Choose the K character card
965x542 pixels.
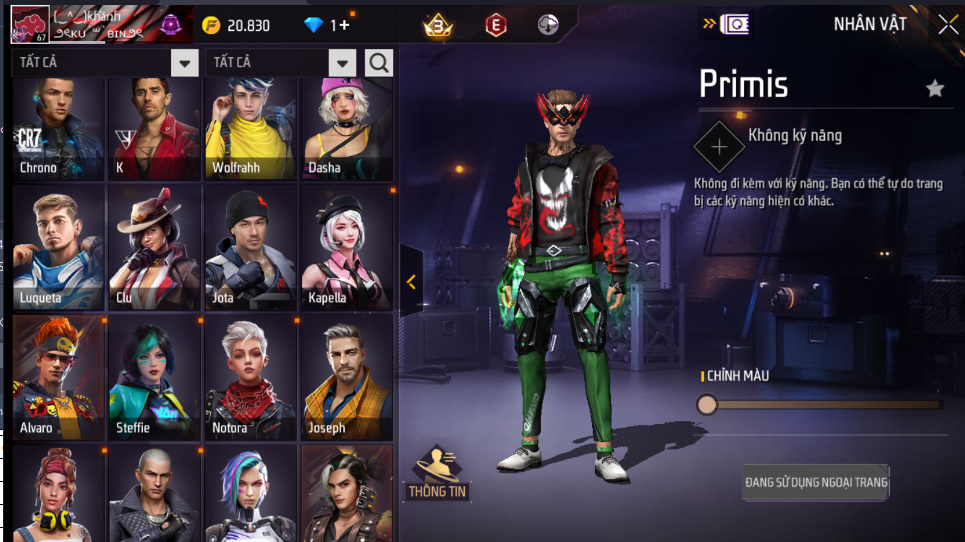pos(154,130)
